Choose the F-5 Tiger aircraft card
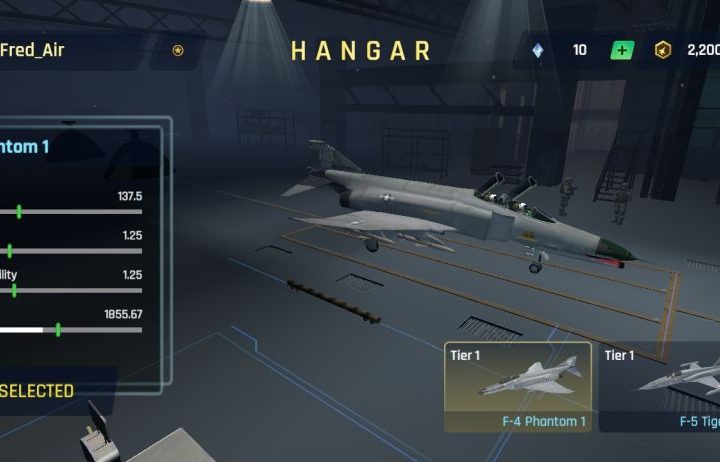 point(662,387)
